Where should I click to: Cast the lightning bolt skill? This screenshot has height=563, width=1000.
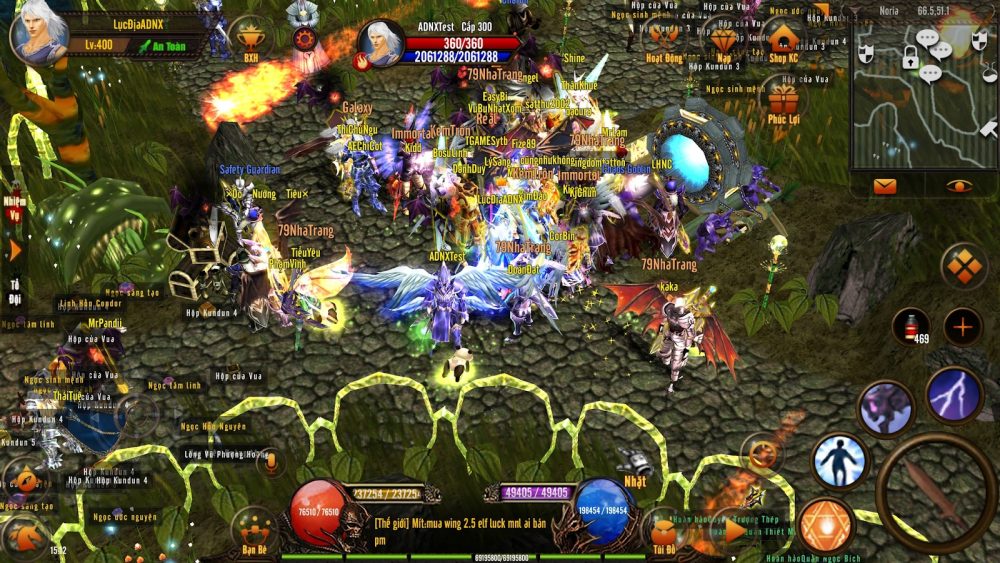pos(952,395)
